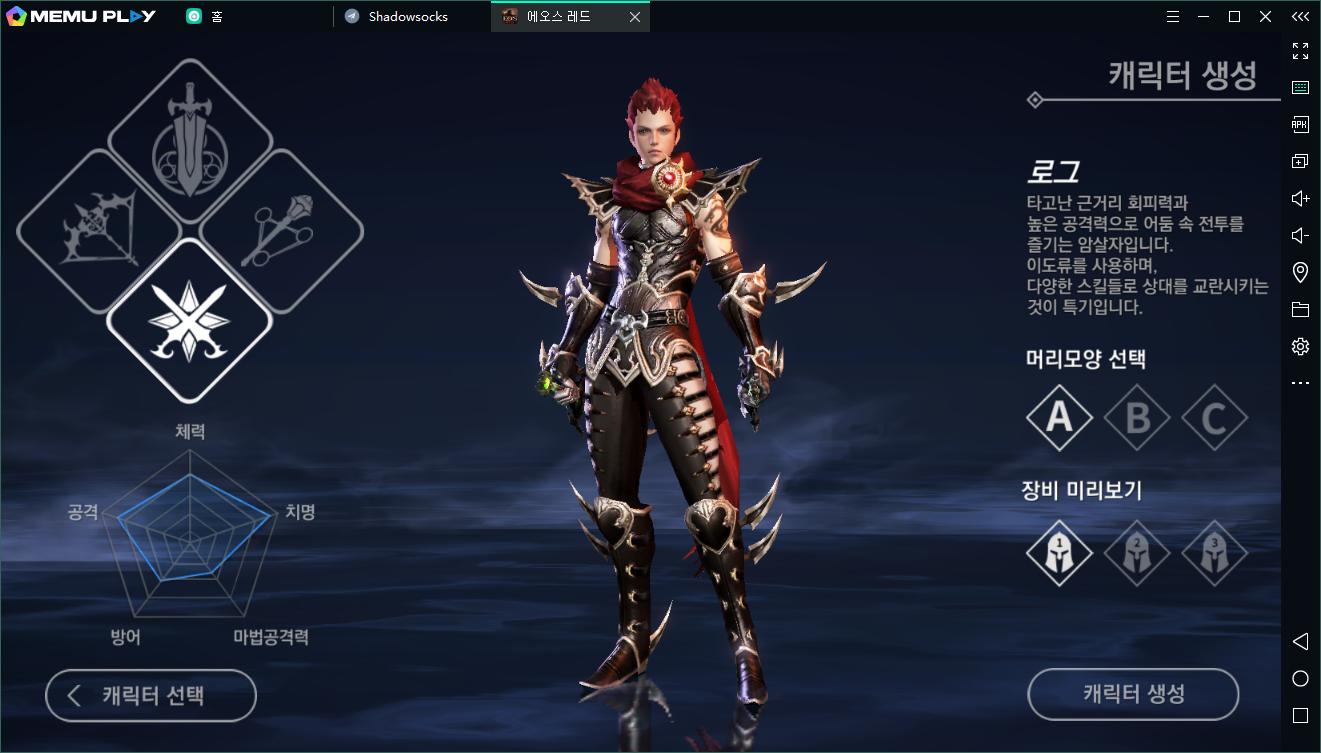This screenshot has height=753, width=1321.
Task: Show equipment preview helmet 2
Action: [x=1137, y=552]
